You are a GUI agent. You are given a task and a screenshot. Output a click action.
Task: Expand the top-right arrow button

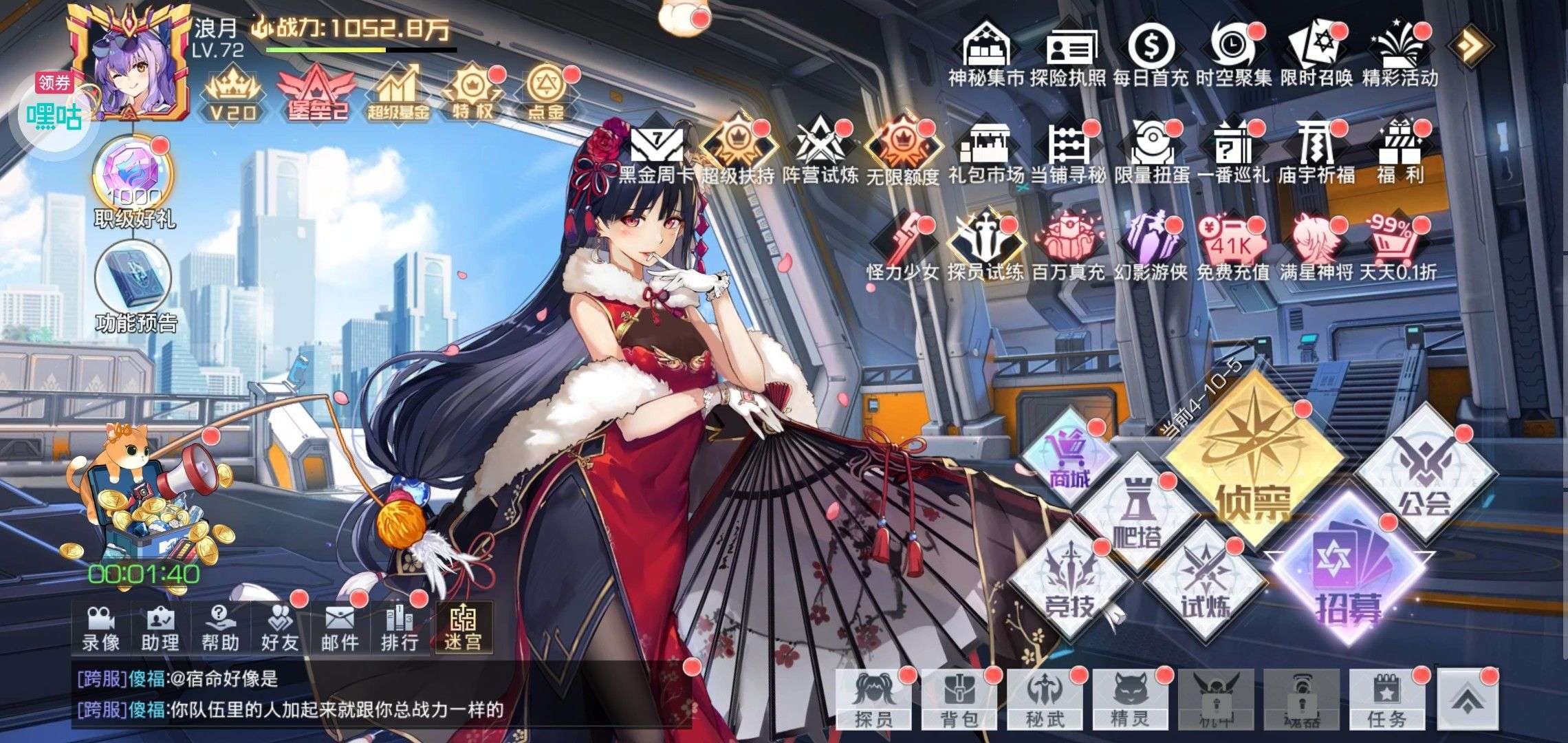[1470, 45]
